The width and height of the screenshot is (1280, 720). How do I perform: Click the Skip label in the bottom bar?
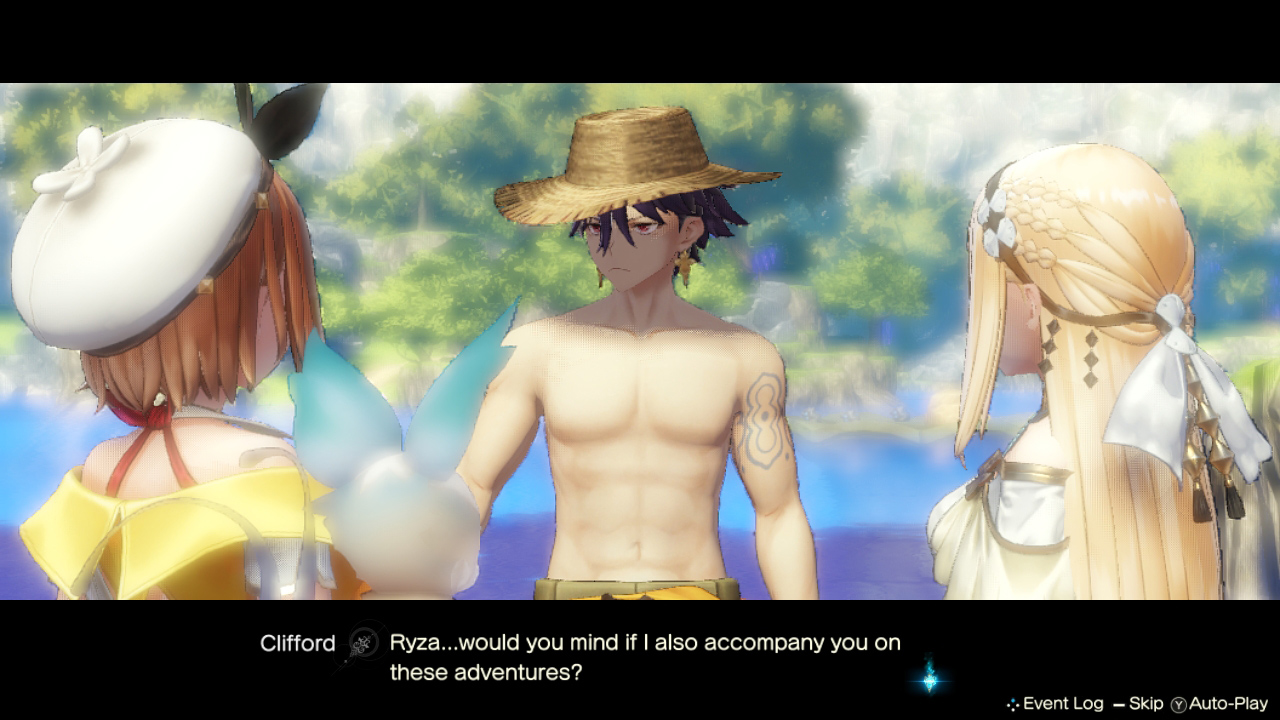coord(1146,704)
